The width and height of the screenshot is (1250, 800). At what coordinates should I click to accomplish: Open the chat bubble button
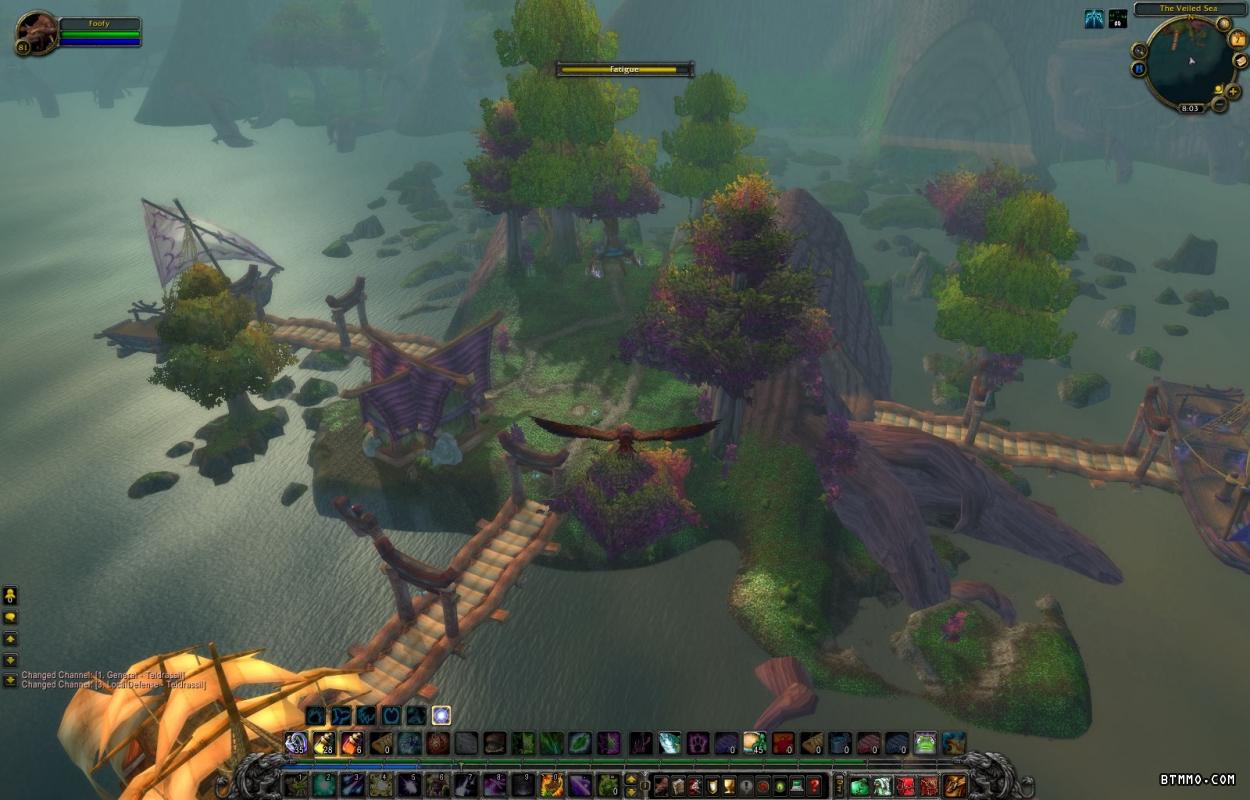[x=10, y=617]
